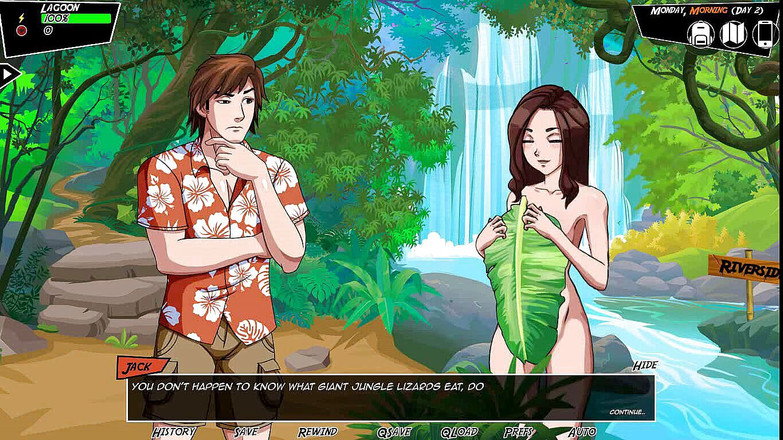Open the dialogue History
The image size is (783, 440).
(174, 432)
